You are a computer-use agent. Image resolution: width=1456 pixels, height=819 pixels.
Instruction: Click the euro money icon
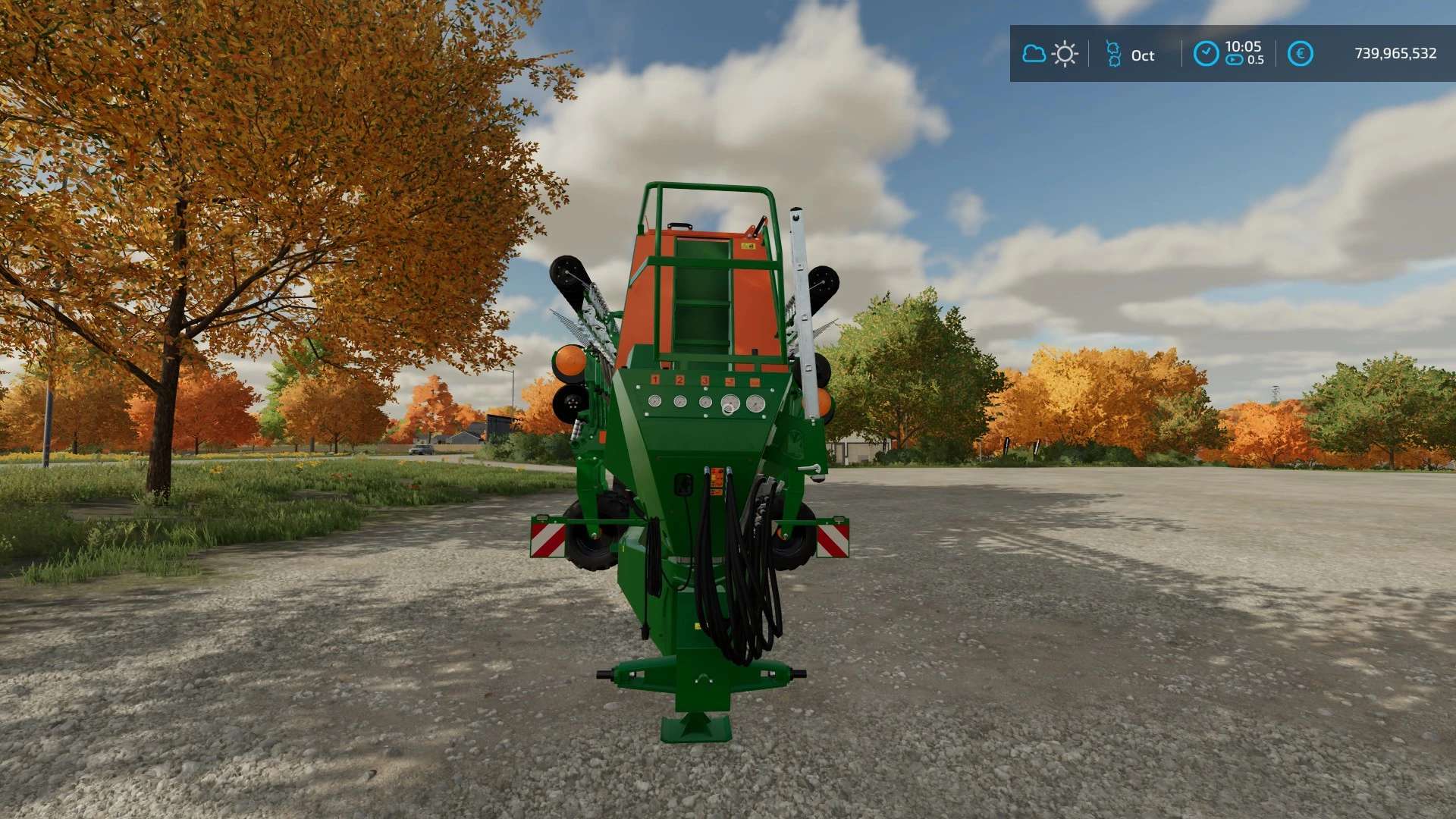pos(1300,54)
